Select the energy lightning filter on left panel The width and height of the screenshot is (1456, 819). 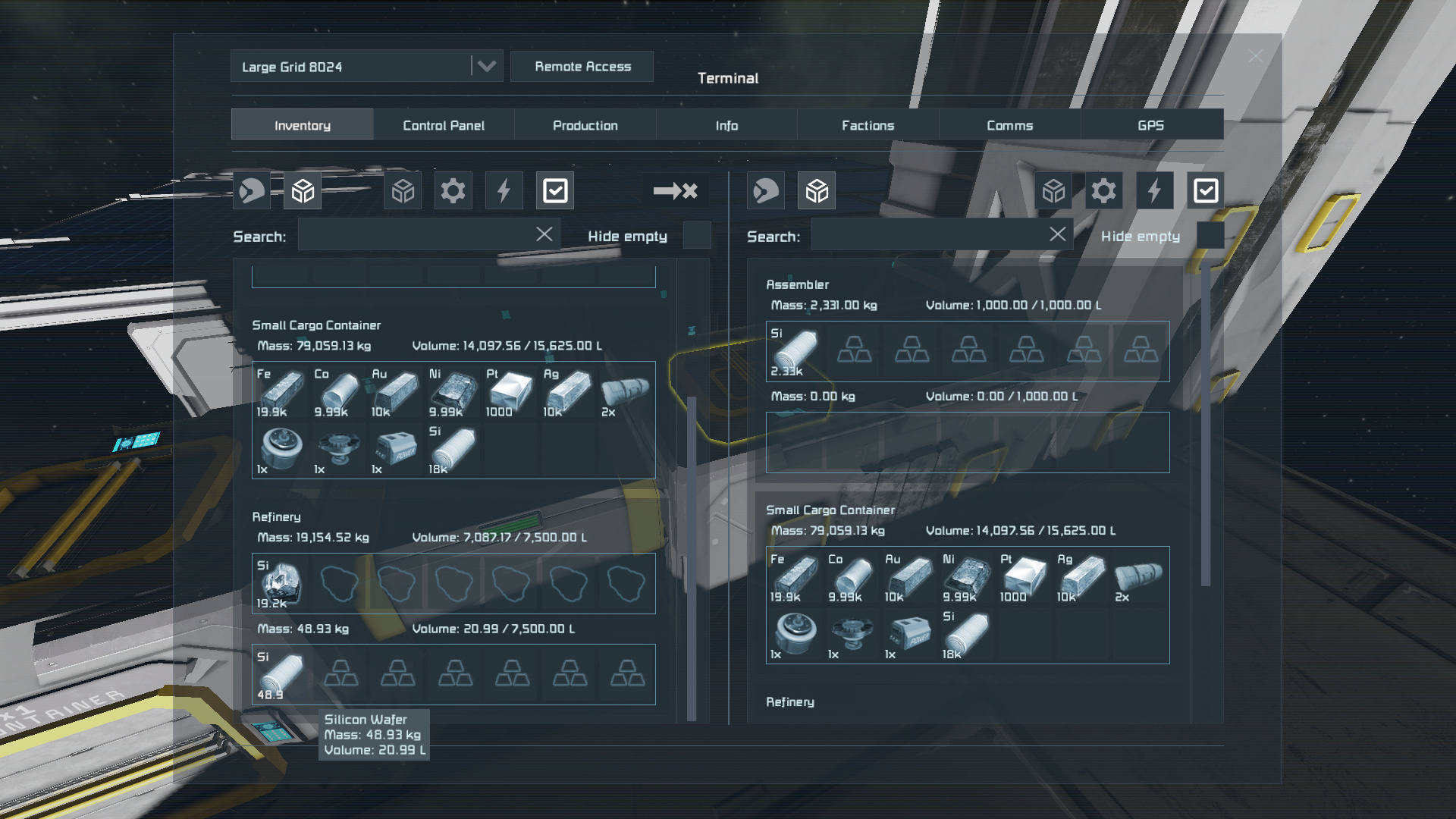(x=504, y=191)
